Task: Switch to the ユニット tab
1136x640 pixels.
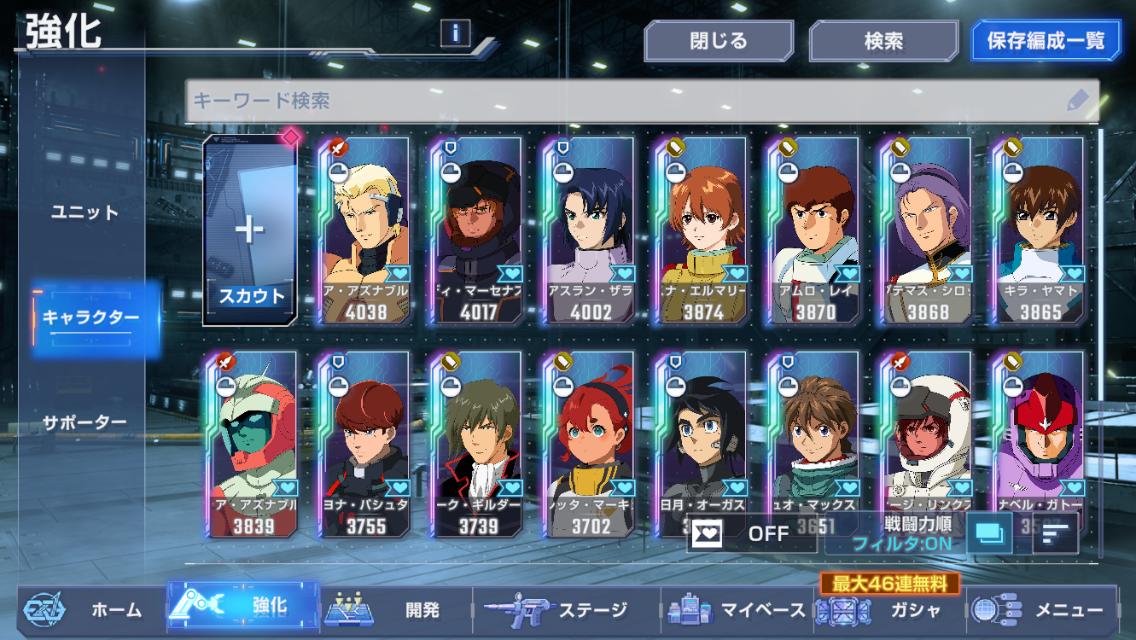Action: tap(85, 212)
